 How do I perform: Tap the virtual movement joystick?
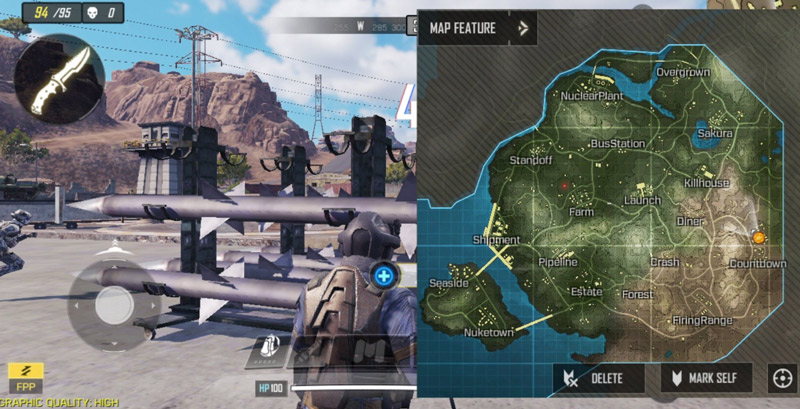tap(114, 303)
